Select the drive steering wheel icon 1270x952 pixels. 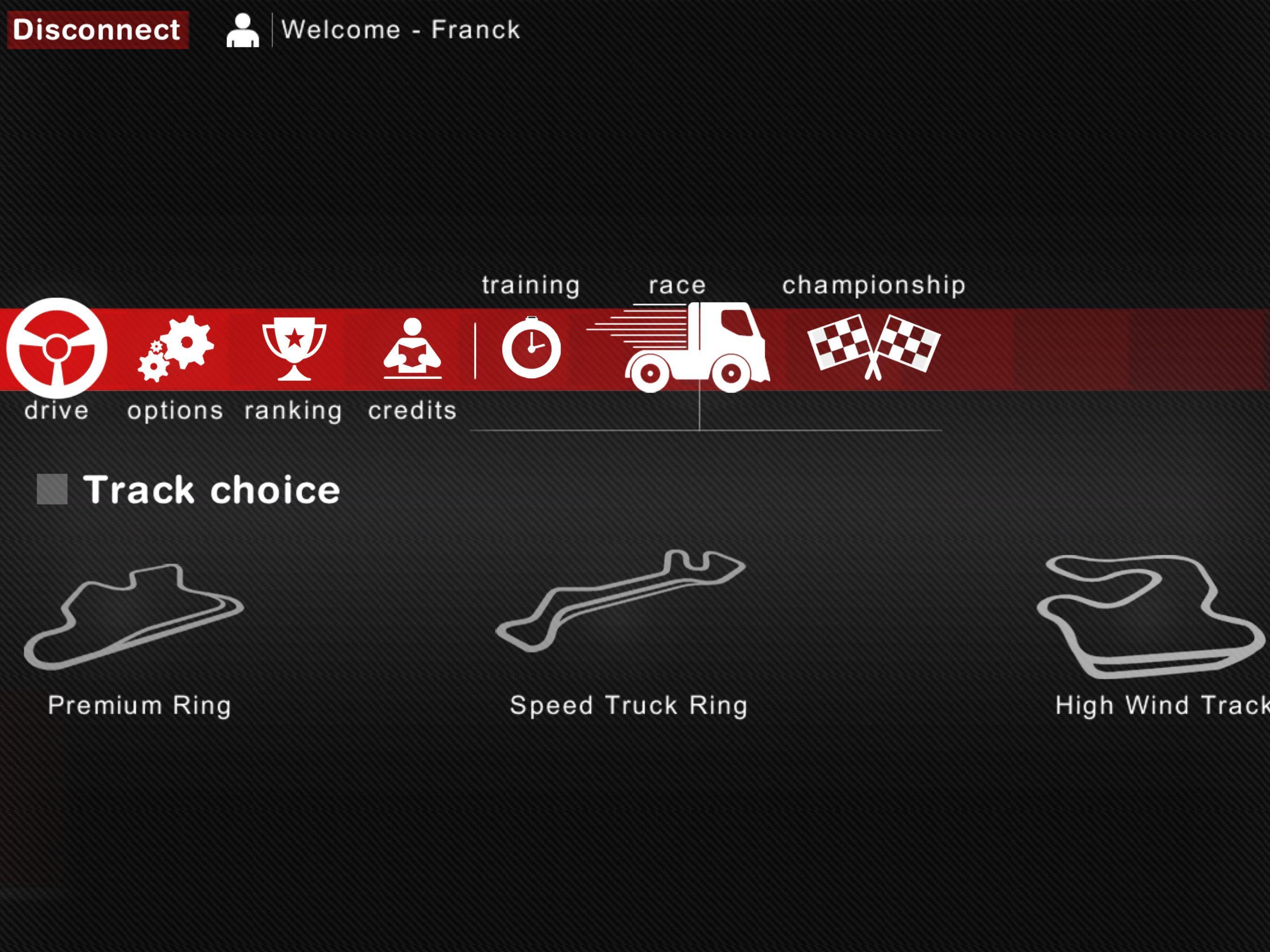click(x=57, y=349)
